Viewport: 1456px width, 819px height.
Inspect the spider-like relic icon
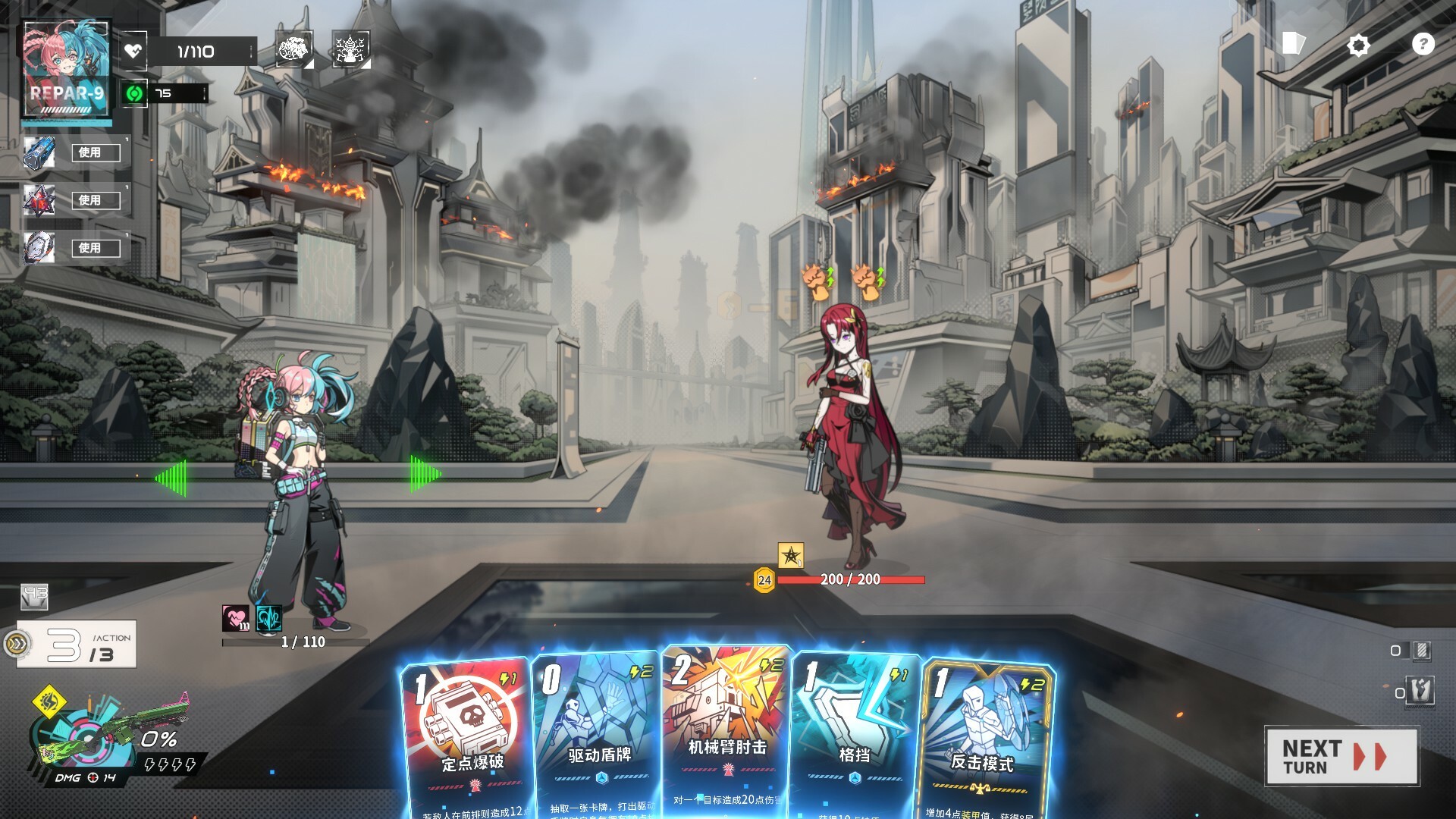tap(350, 50)
